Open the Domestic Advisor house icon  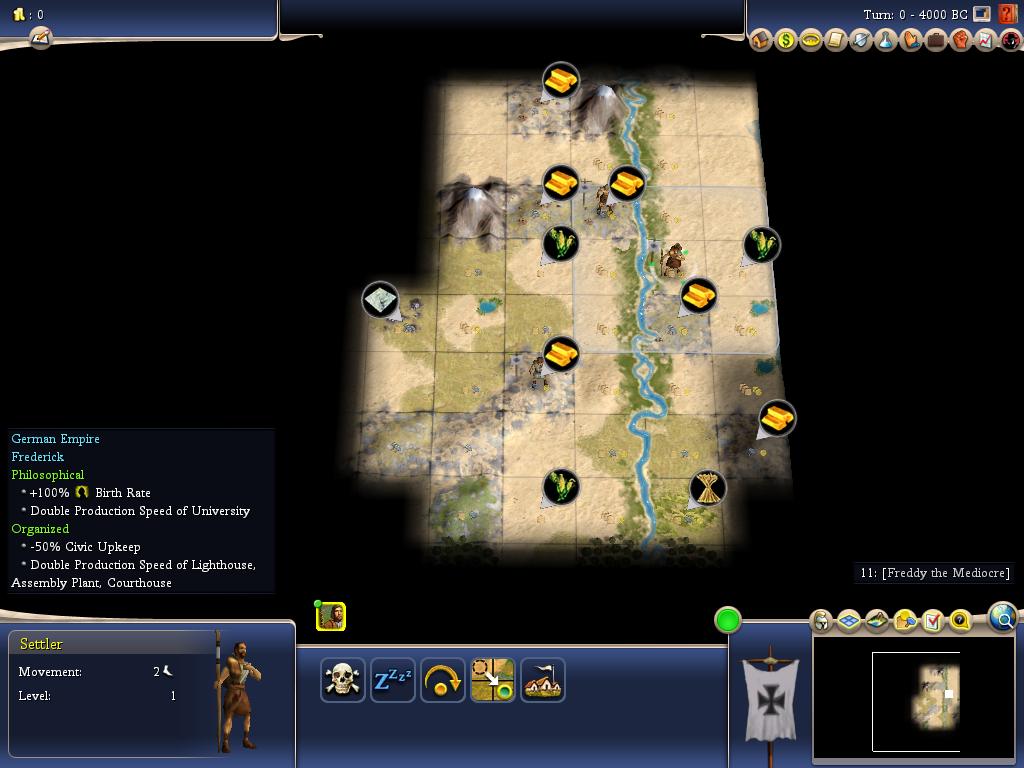tap(761, 41)
